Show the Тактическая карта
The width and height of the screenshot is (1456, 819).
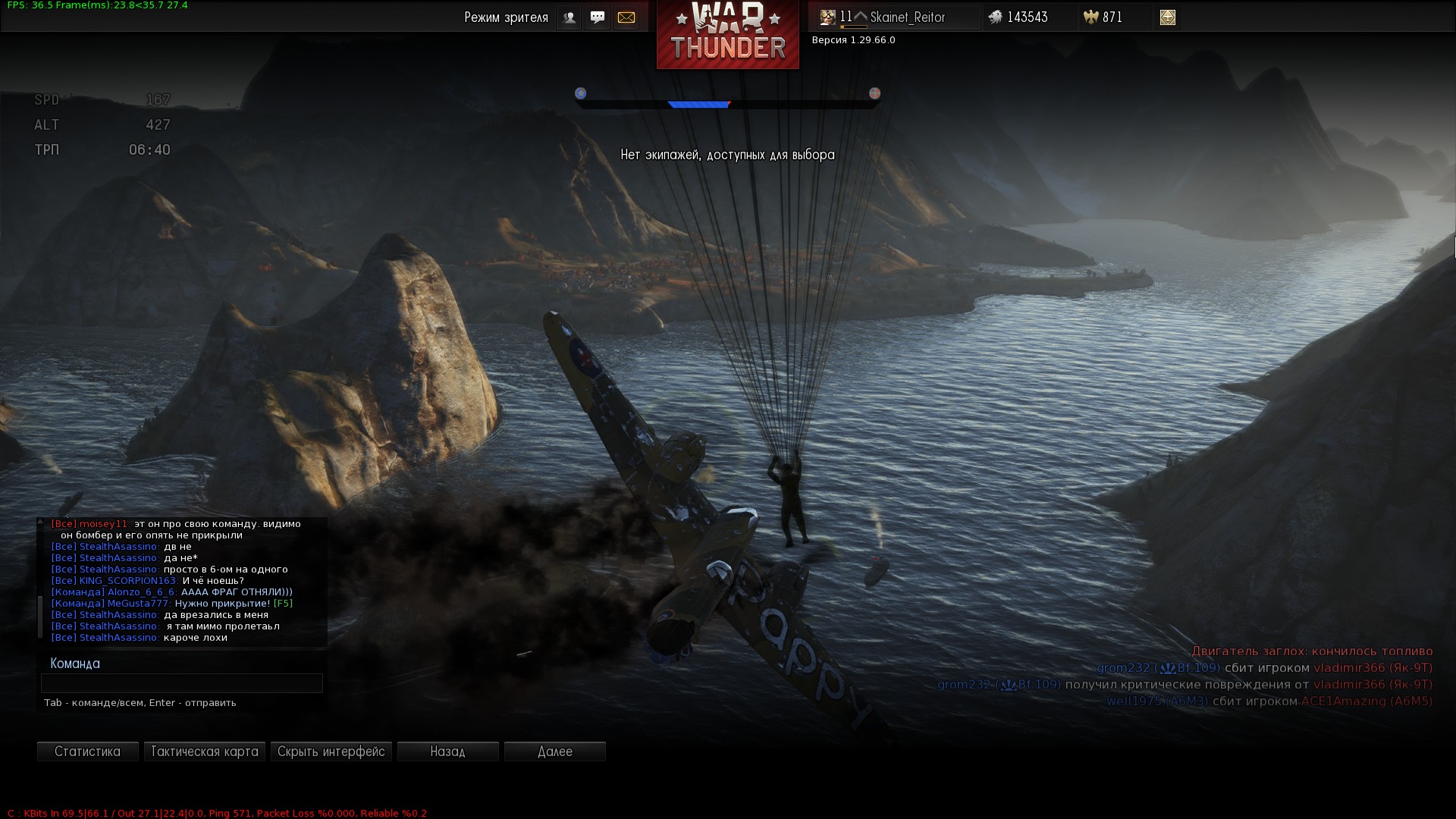(204, 752)
